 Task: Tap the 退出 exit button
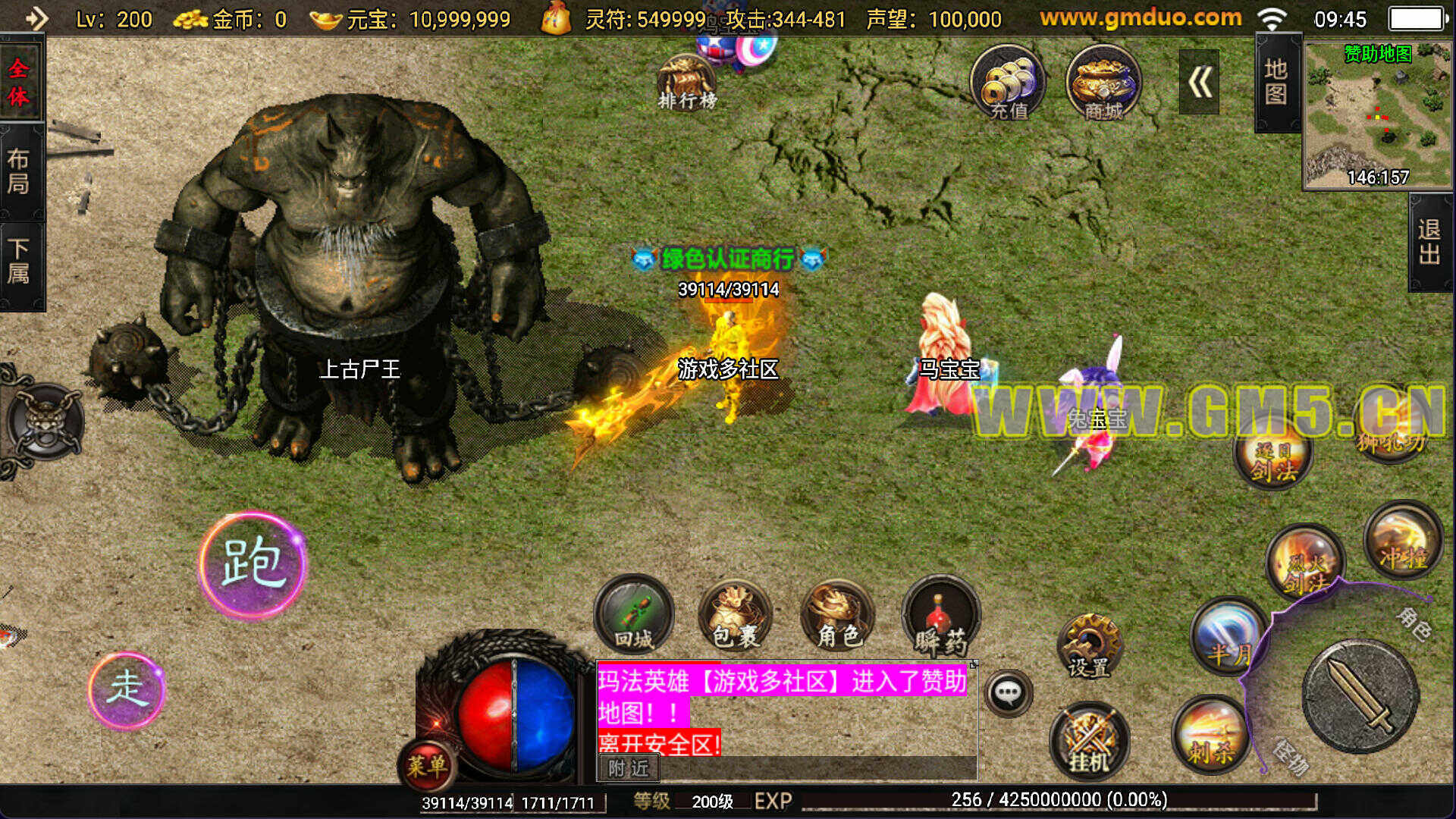(1429, 242)
